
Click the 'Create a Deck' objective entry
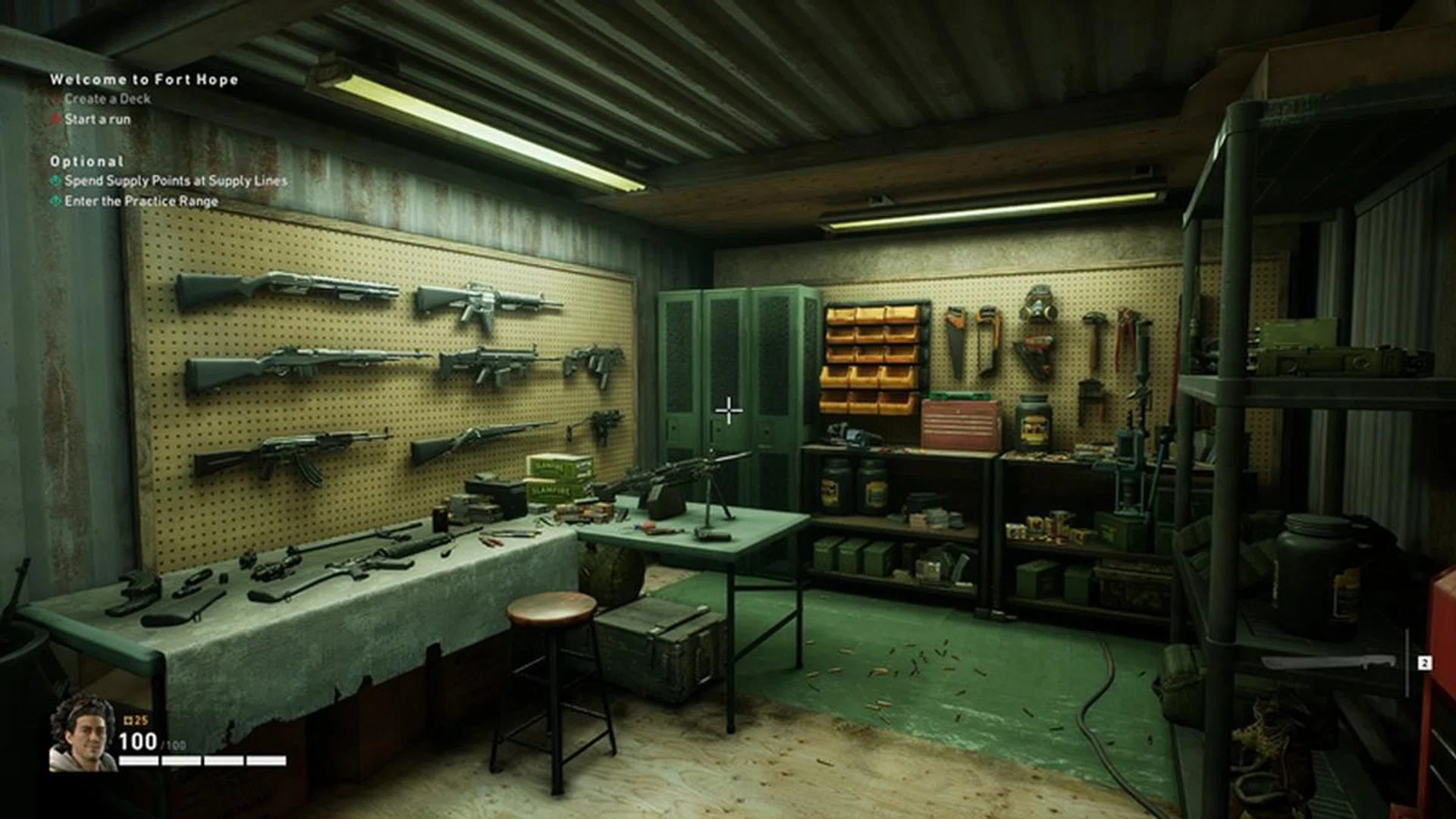(x=107, y=99)
